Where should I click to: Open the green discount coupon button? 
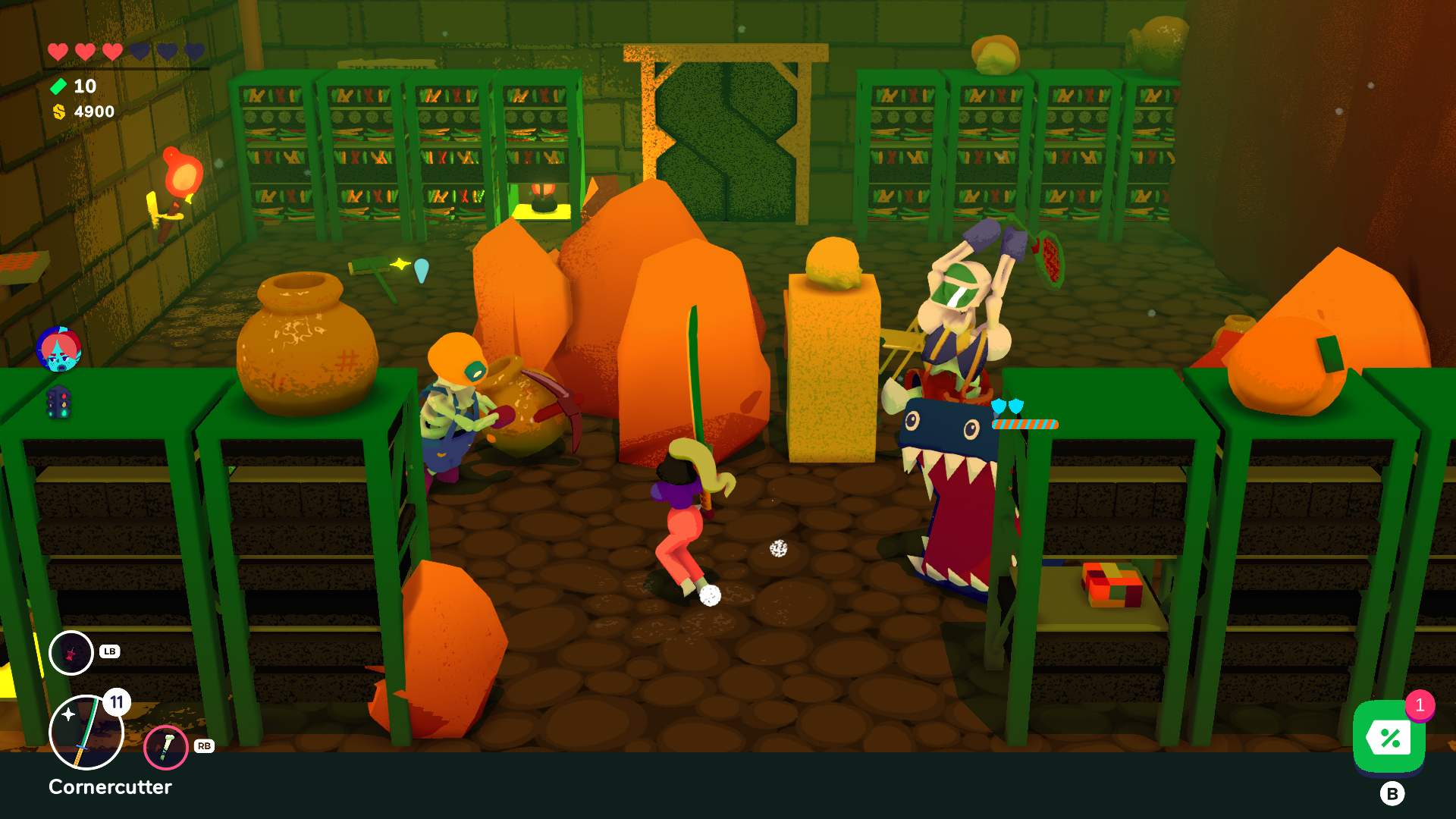tap(1389, 737)
